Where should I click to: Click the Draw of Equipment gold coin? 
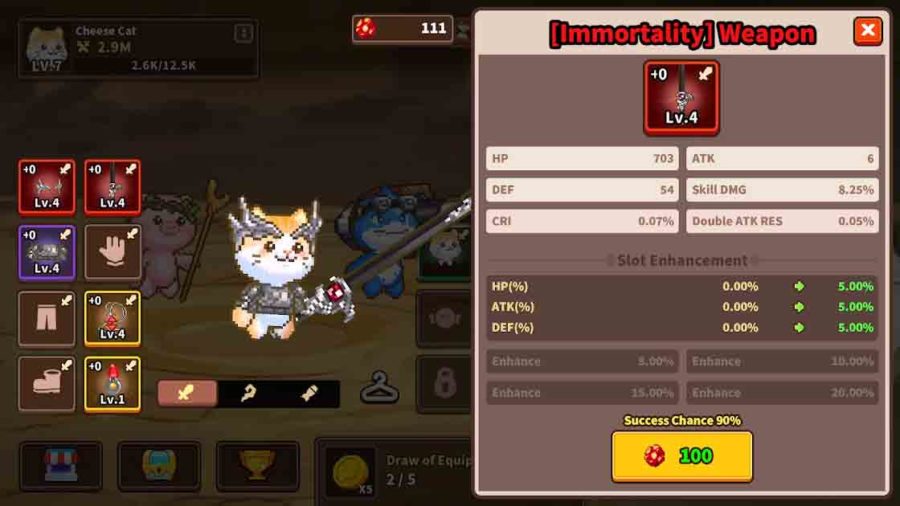(x=351, y=469)
